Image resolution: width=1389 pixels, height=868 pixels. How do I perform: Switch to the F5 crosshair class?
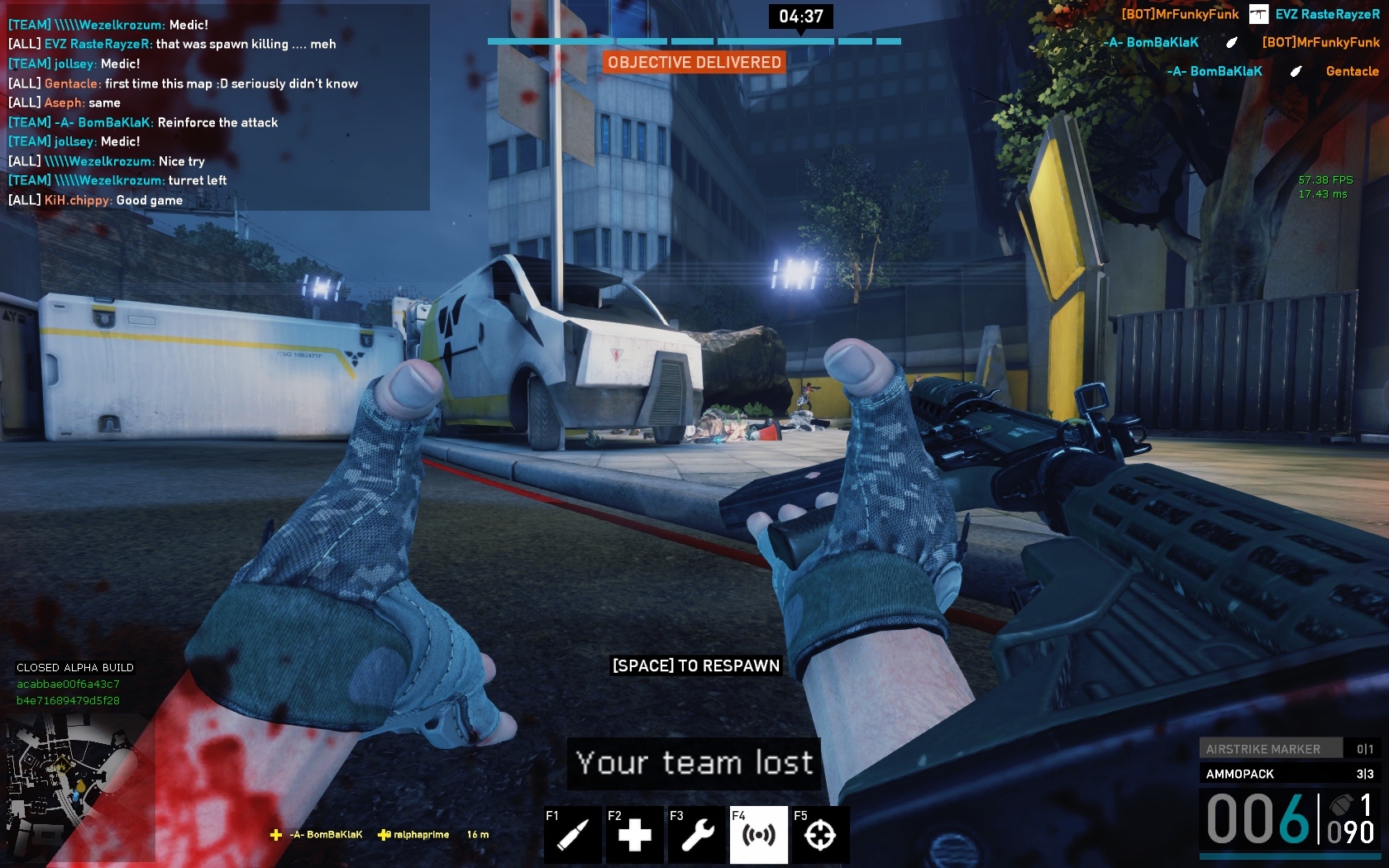pyautogui.click(x=820, y=834)
